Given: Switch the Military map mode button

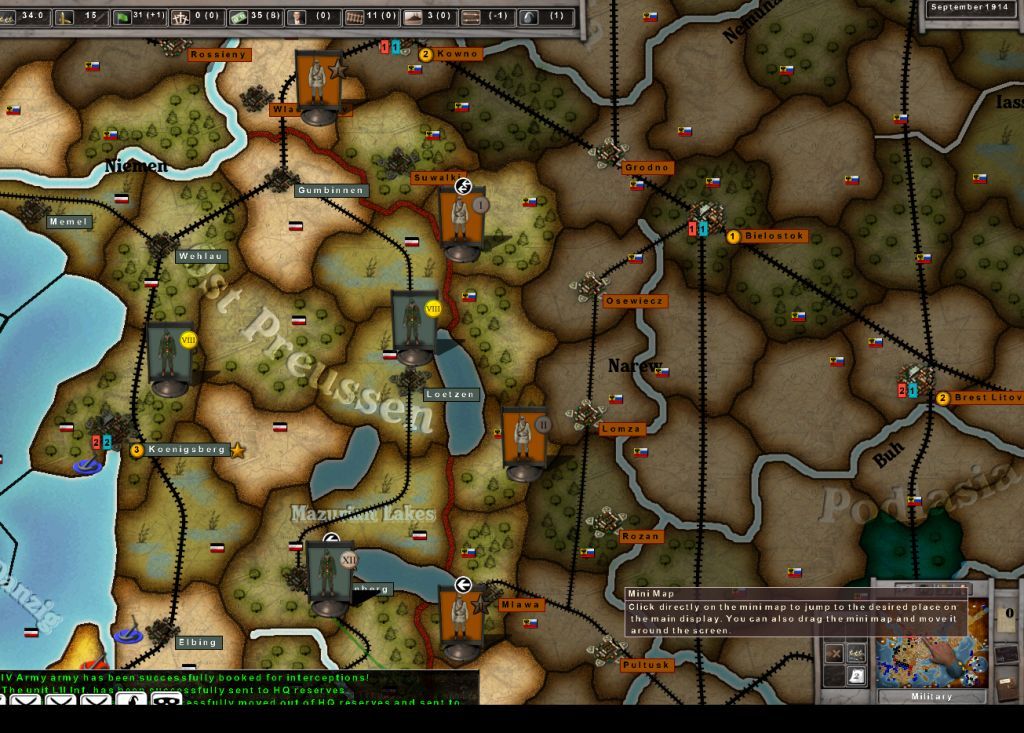Looking at the screenshot, I should (x=931, y=696).
